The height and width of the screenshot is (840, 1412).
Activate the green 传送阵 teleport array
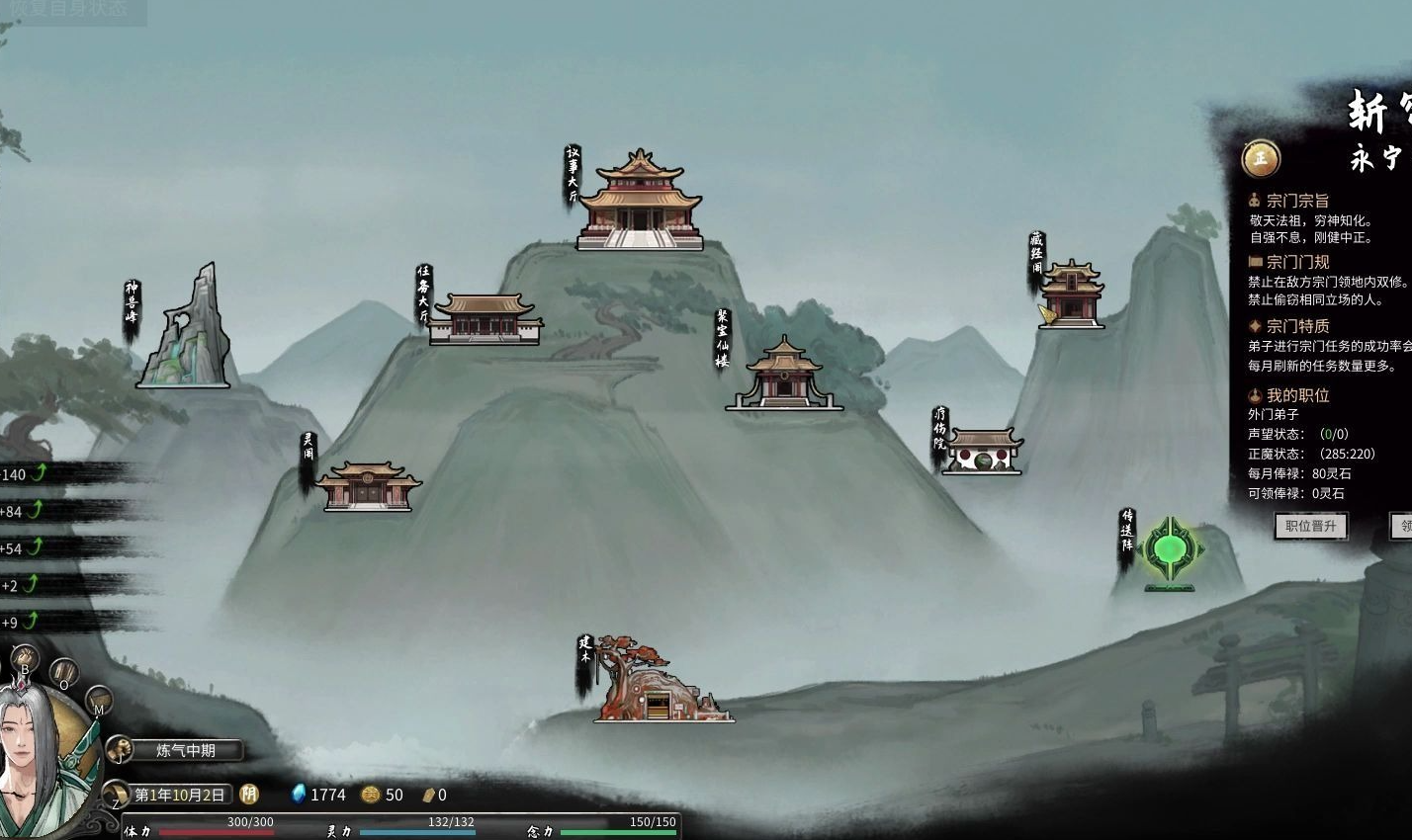[x=1171, y=551]
